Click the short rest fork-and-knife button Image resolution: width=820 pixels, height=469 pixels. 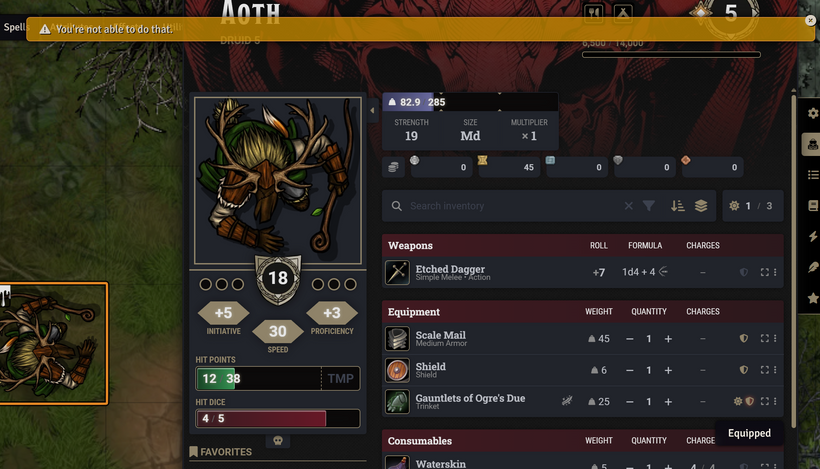(x=594, y=12)
